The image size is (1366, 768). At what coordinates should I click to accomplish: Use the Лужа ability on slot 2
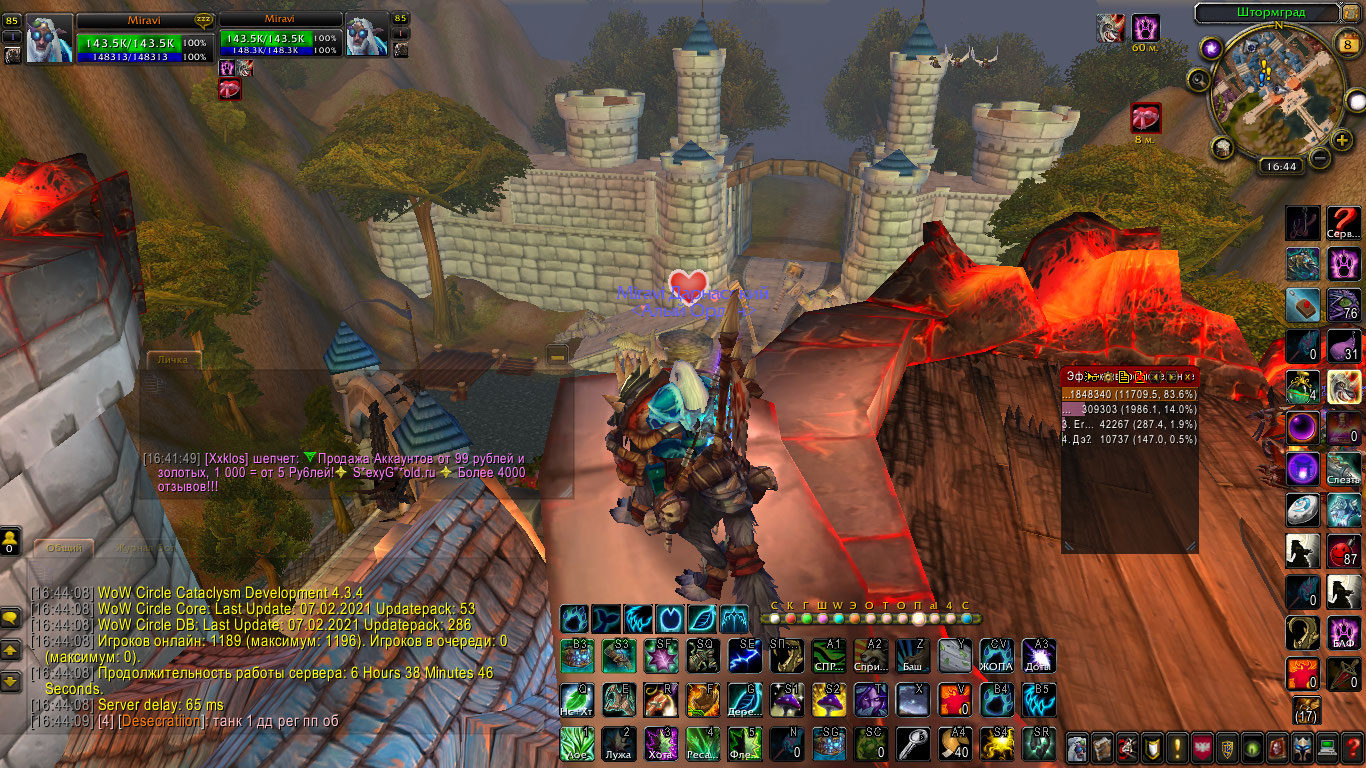618,742
